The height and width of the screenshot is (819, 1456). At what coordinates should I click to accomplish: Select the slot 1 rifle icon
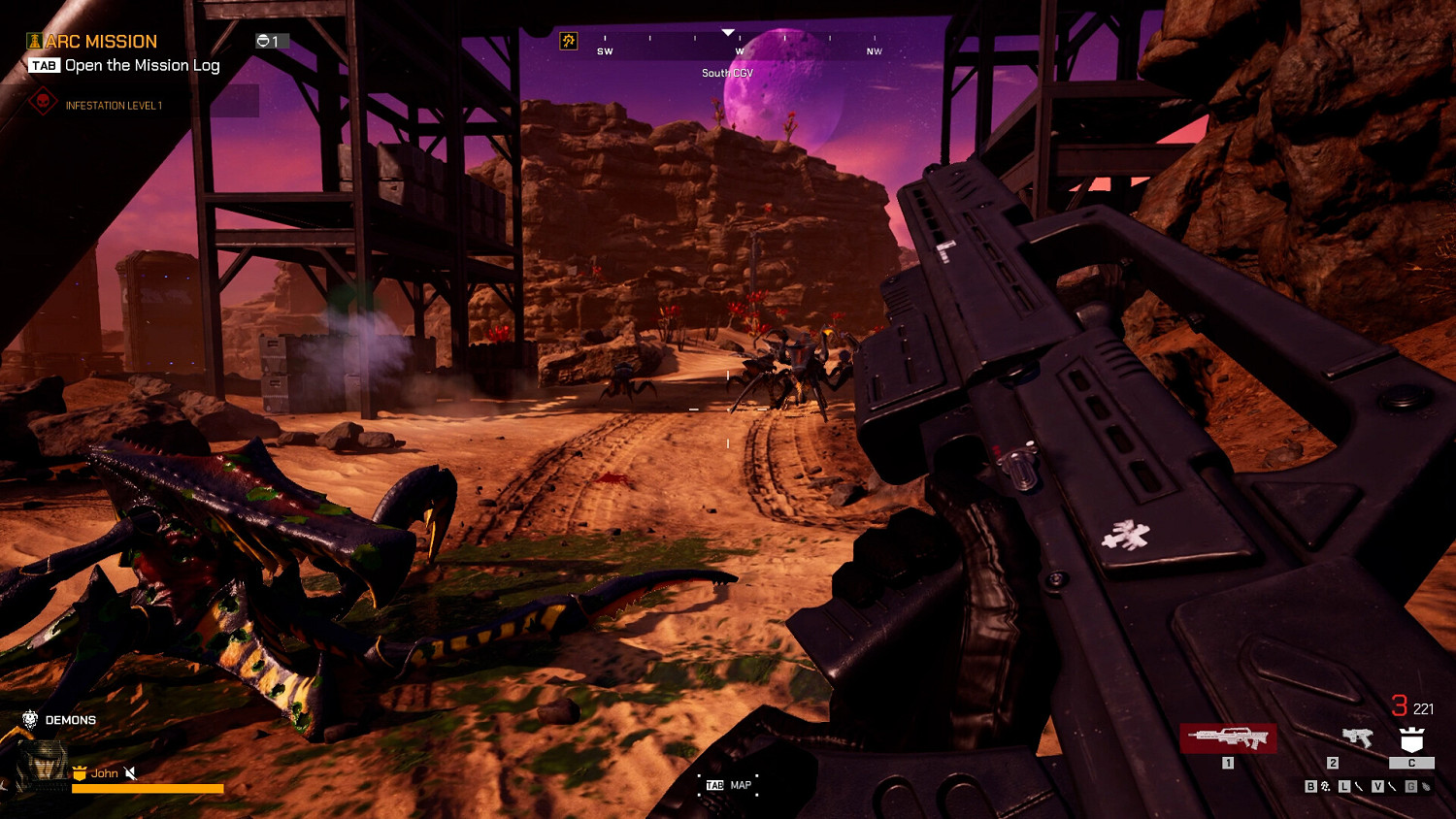point(1229,737)
